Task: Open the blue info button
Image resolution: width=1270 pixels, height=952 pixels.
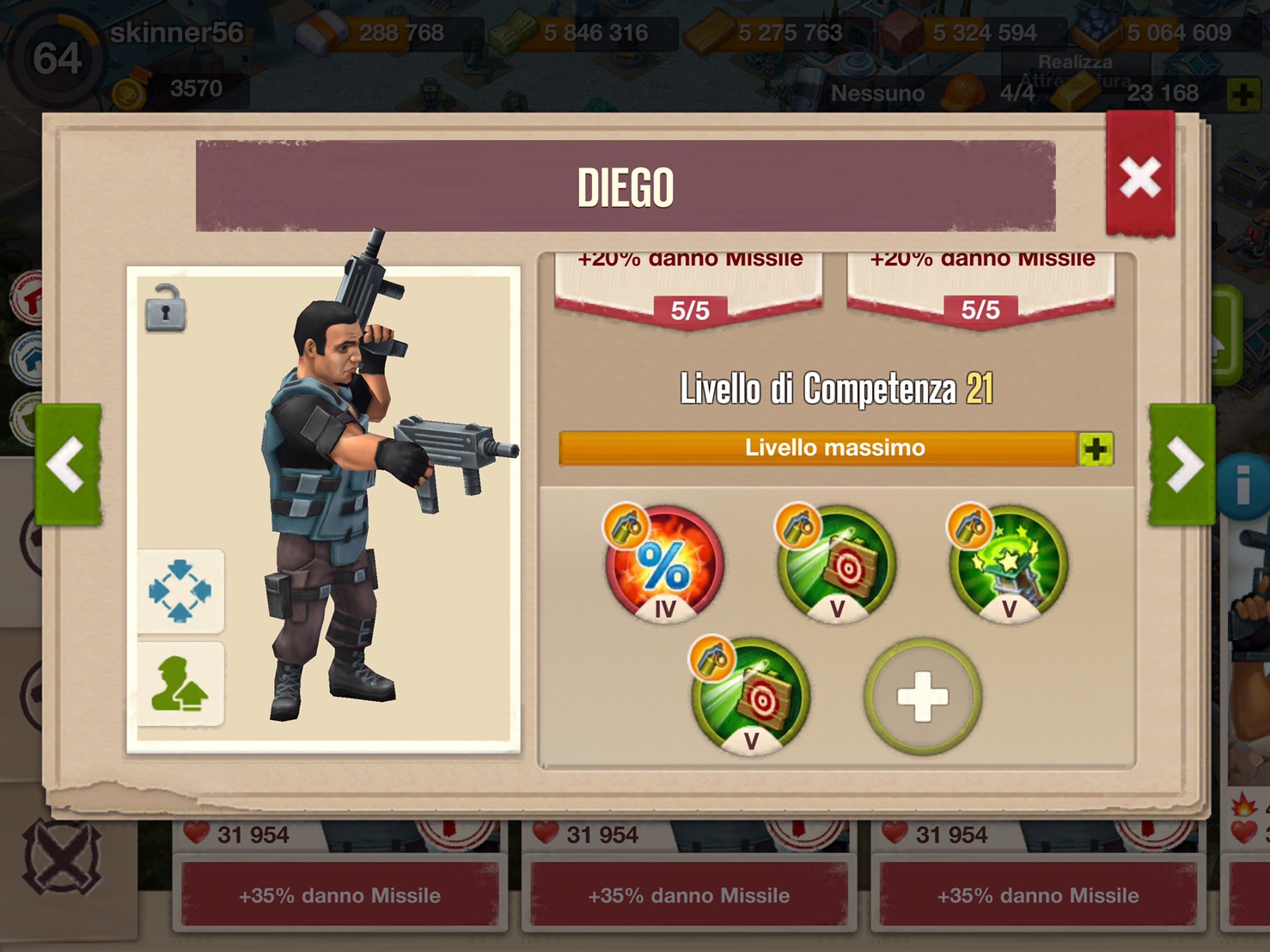Action: pos(1243,487)
